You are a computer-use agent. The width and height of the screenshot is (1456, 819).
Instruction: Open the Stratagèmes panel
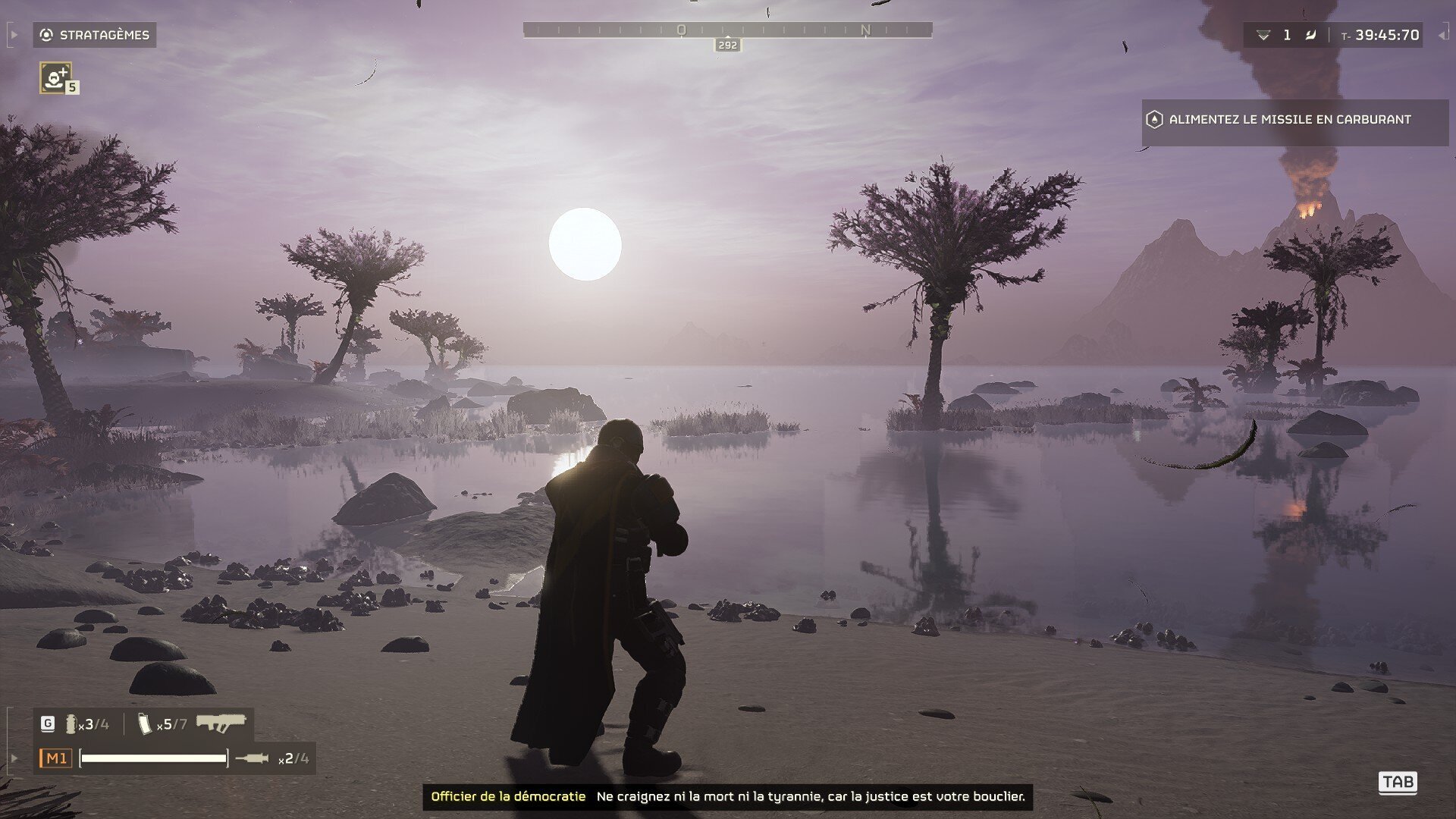click(95, 35)
